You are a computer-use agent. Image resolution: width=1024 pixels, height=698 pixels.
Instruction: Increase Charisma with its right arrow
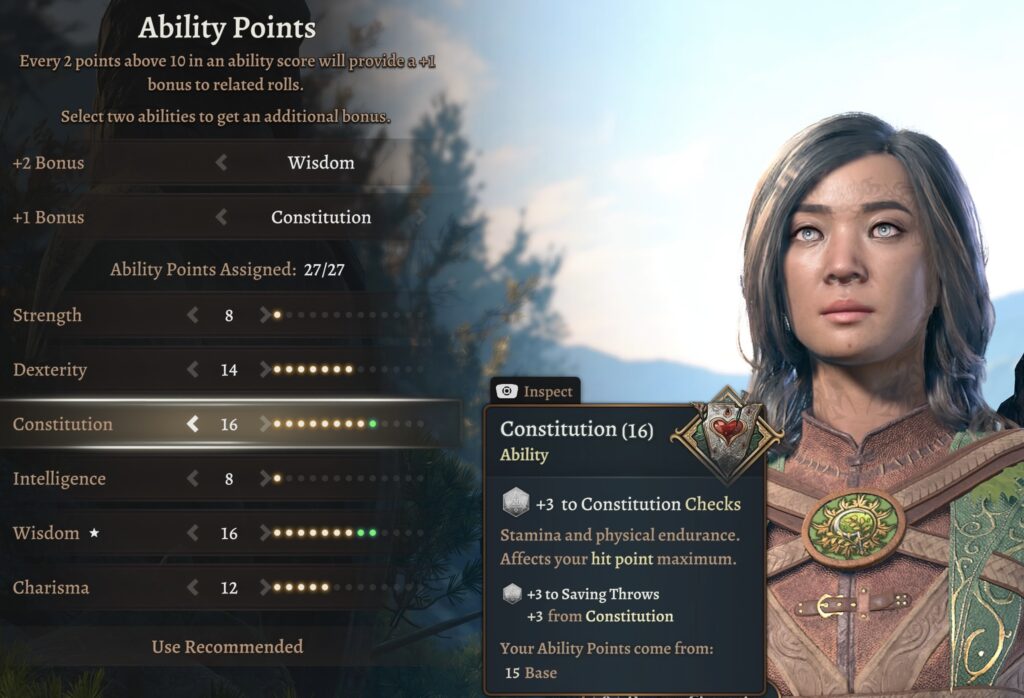264,588
